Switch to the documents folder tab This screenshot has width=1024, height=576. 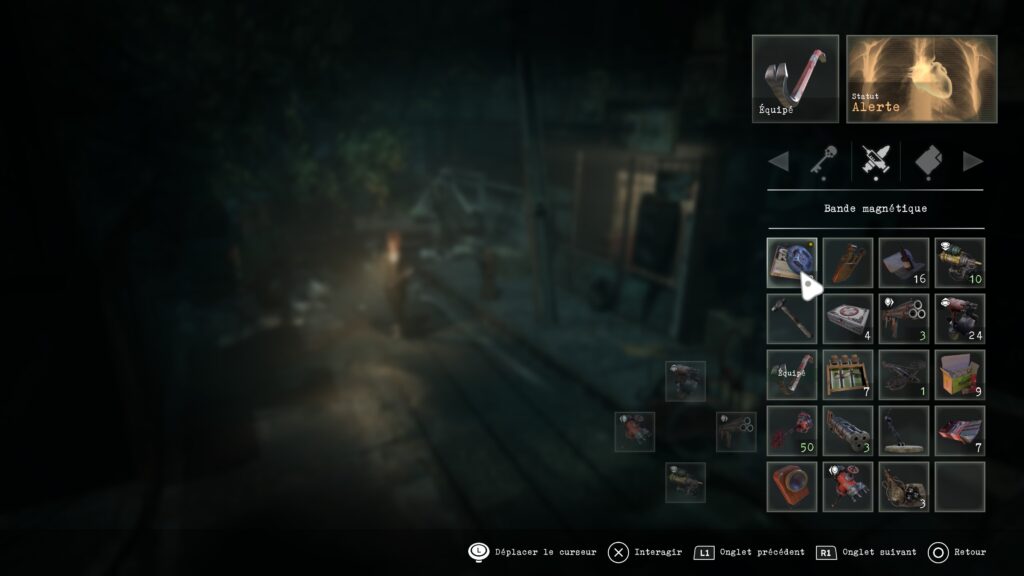tap(929, 160)
